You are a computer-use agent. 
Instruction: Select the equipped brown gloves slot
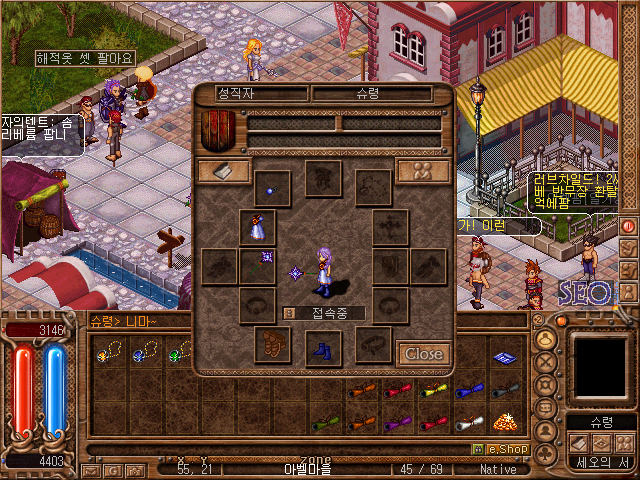point(272,344)
